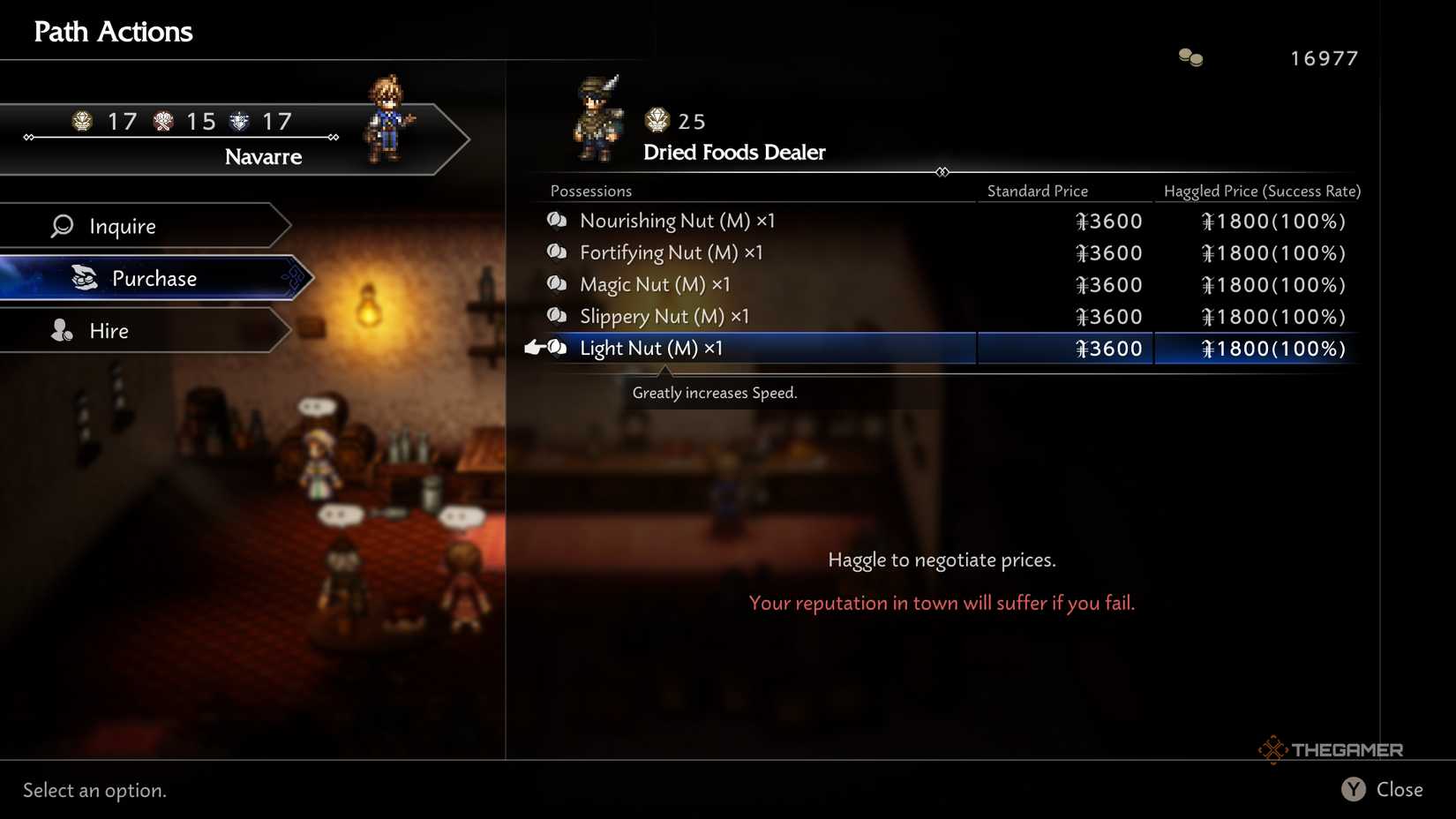Click the gold emblem showing reputation 17
1456x819 pixels.
[82, 121]
